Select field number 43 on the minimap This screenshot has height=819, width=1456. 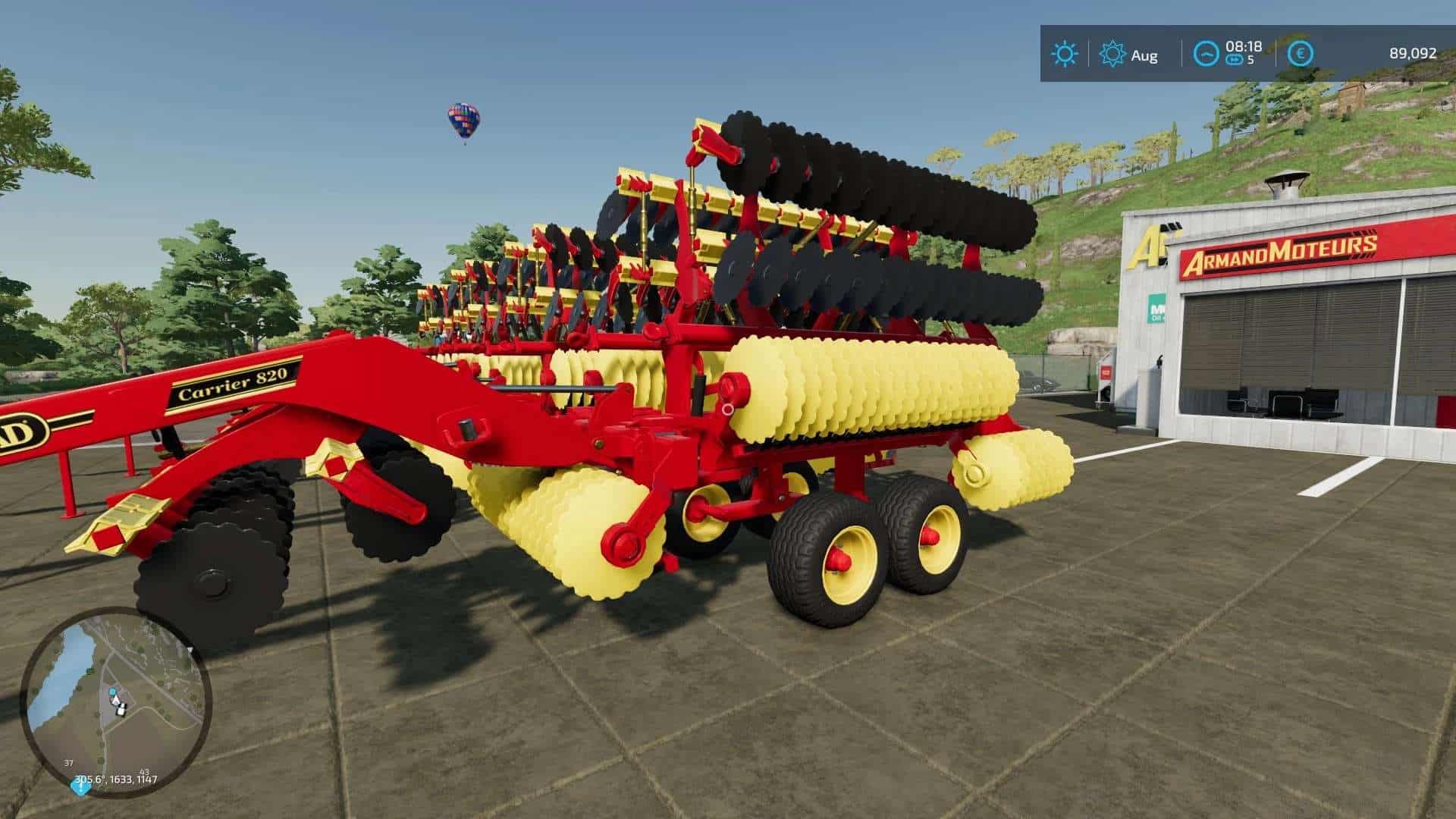pyautogui.click(x=143, y=771)
